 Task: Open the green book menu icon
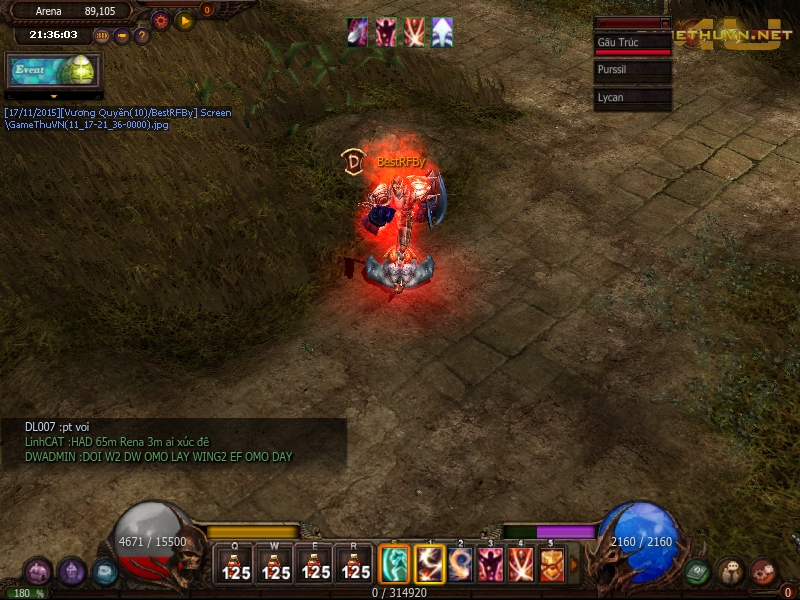pos(697,572)
